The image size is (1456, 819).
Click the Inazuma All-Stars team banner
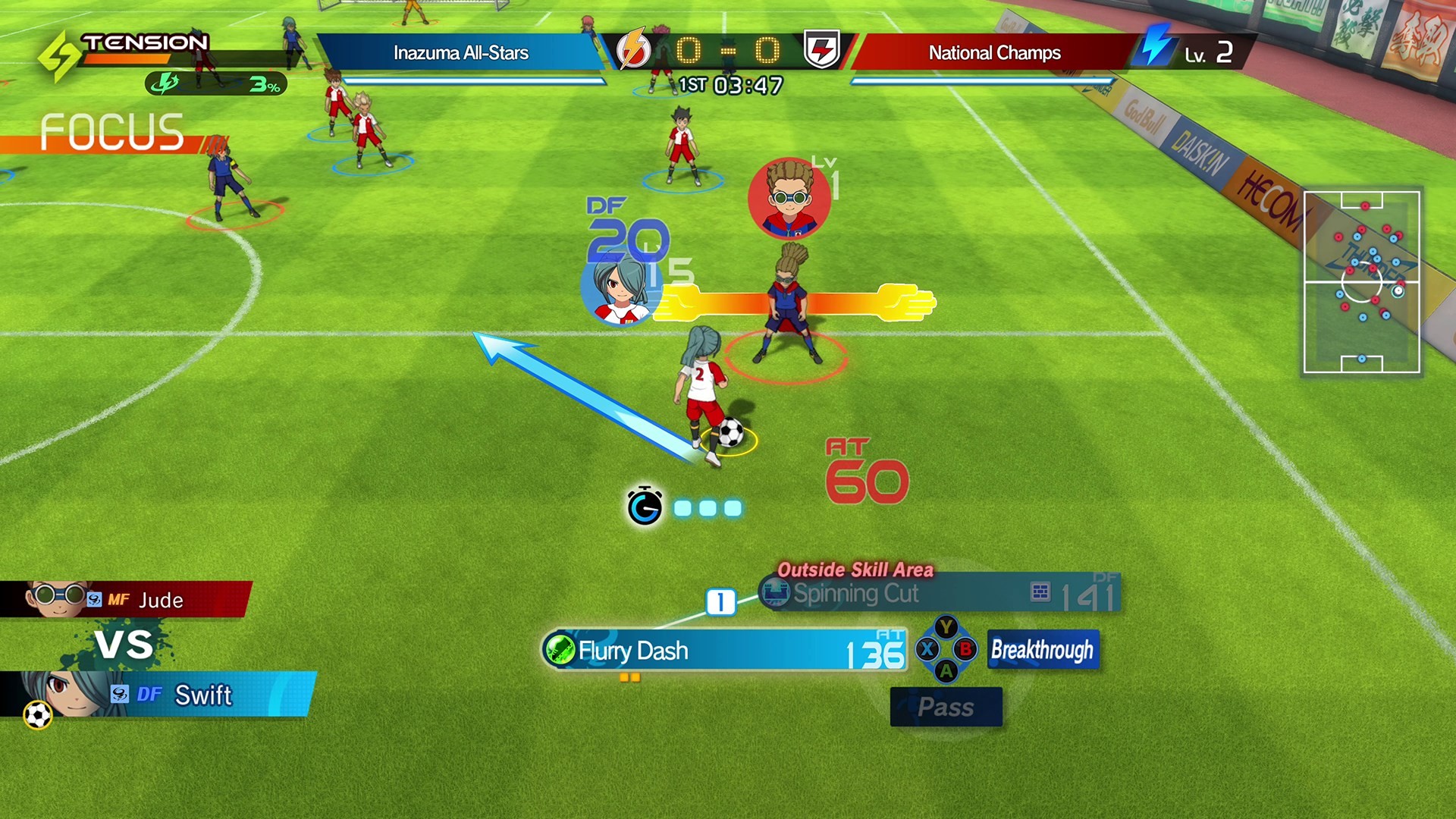tap(460, 52)
